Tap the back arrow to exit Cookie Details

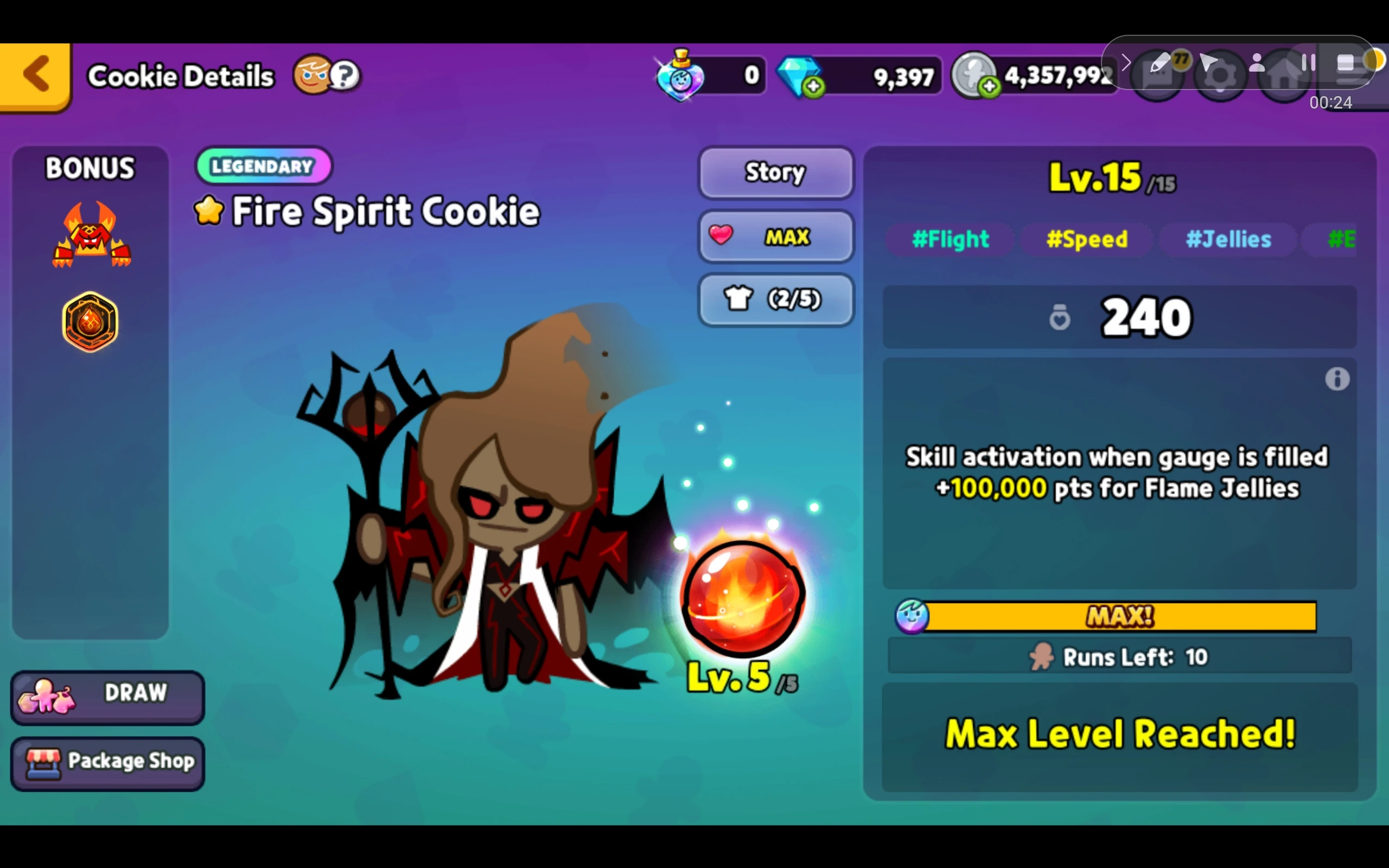tap(36, 75)
